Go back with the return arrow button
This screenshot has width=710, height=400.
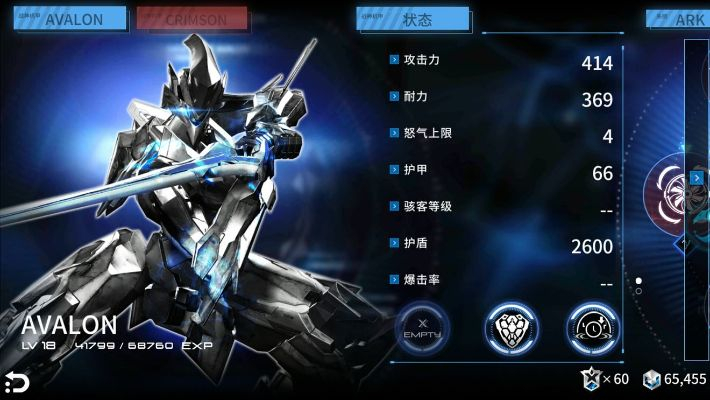[15, 382]
